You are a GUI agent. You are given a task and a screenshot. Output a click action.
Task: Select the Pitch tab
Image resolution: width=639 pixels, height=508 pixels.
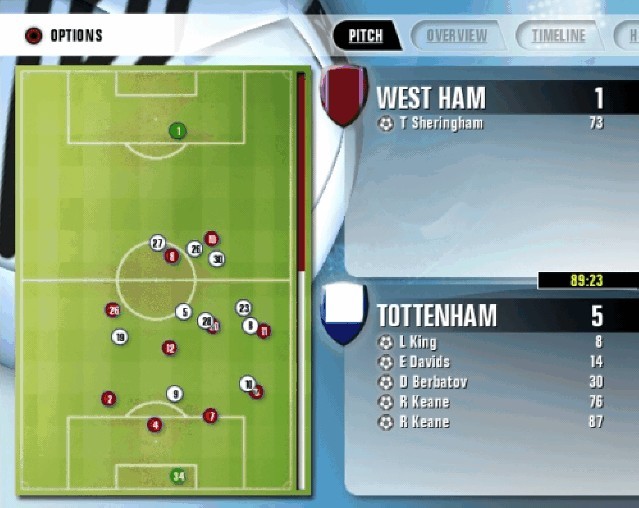coord(366,36)
